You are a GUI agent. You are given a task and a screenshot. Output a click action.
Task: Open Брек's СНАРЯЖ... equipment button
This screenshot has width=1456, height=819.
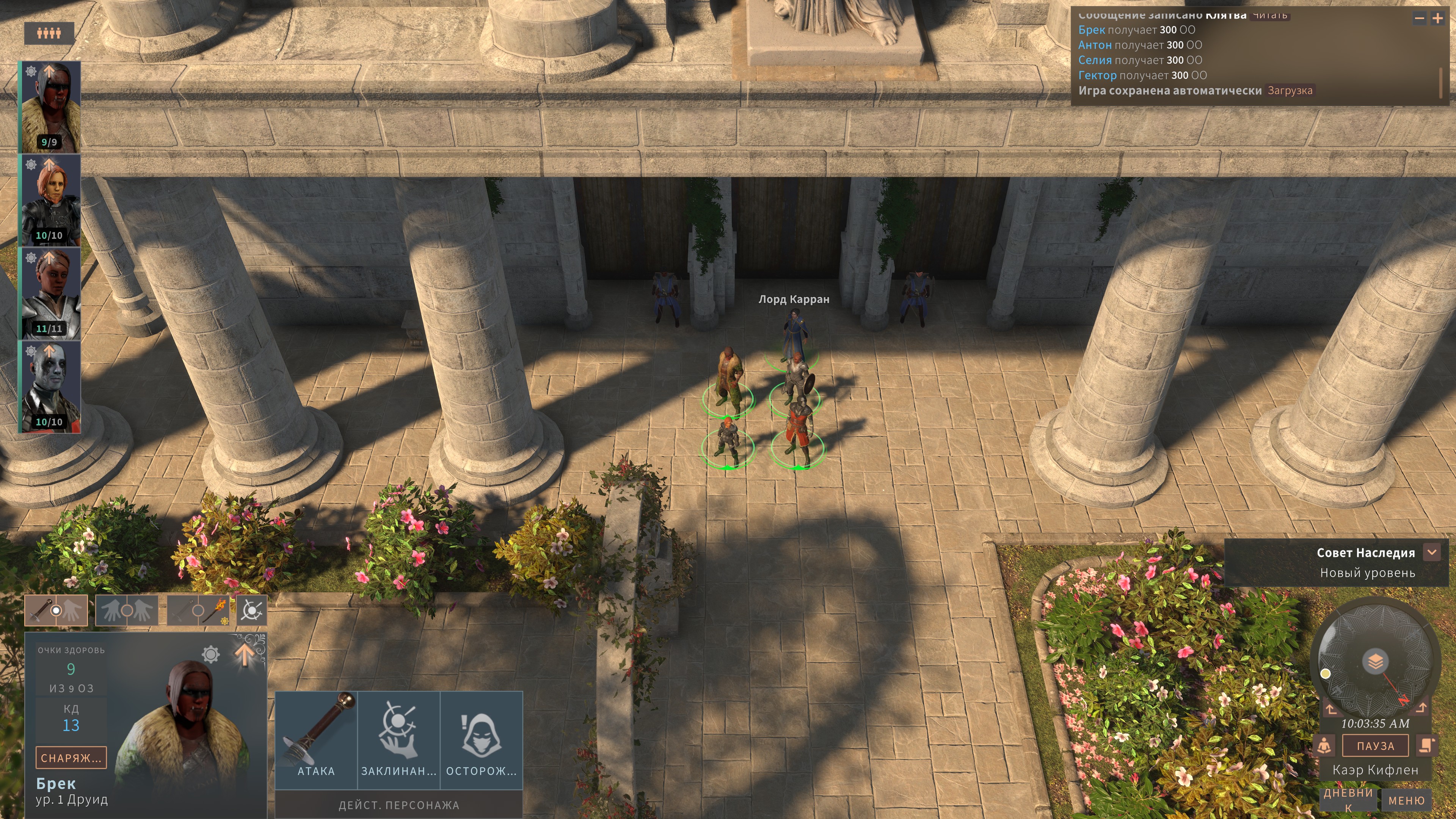click(71, 758)
